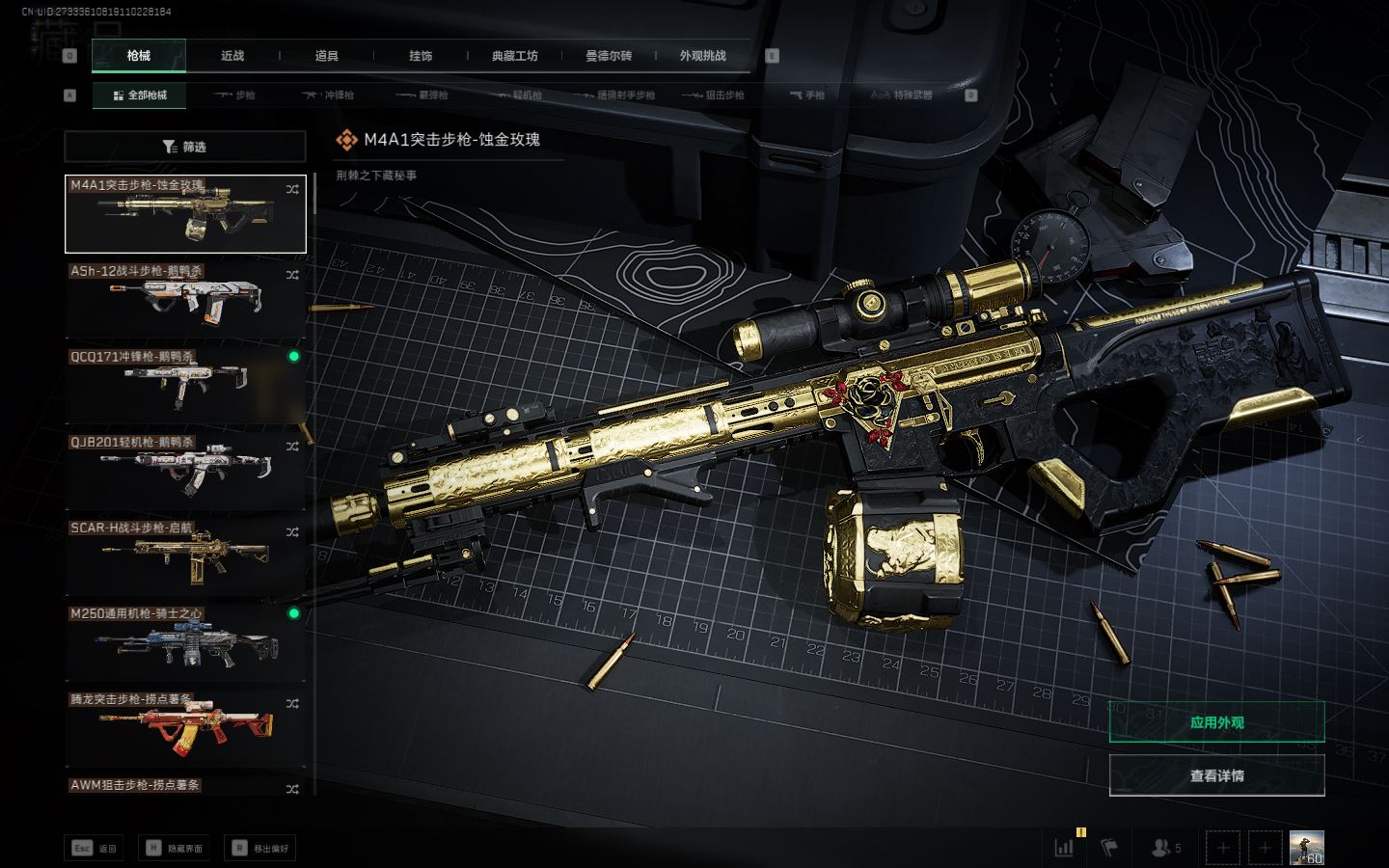Open the player avatar profile

pos(1306,848)
